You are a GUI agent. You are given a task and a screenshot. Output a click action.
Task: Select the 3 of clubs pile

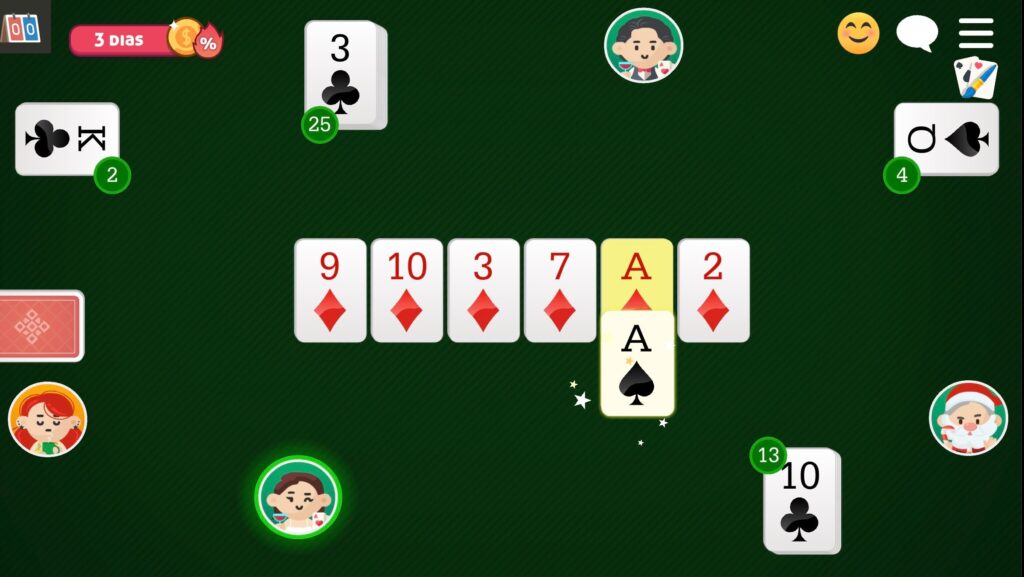click(x=342, y=74)
